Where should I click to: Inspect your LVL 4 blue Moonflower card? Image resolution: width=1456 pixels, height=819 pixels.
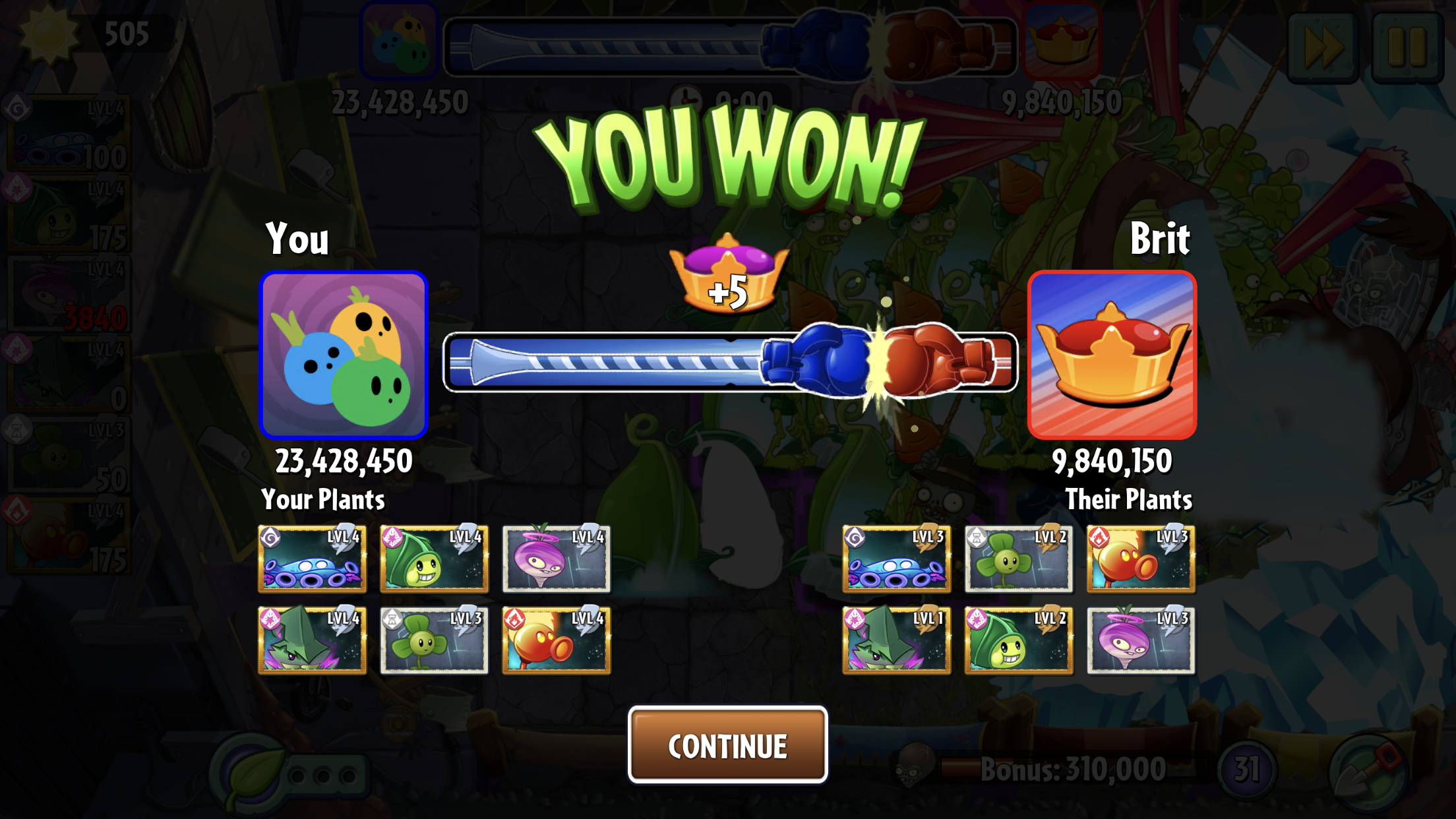[x=312, y=559]
